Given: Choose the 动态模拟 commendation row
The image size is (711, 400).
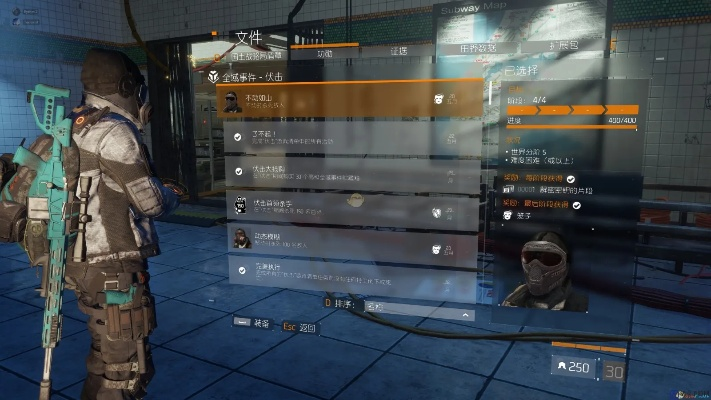Looking at the screenshot, I should click(x=345, y=240).
